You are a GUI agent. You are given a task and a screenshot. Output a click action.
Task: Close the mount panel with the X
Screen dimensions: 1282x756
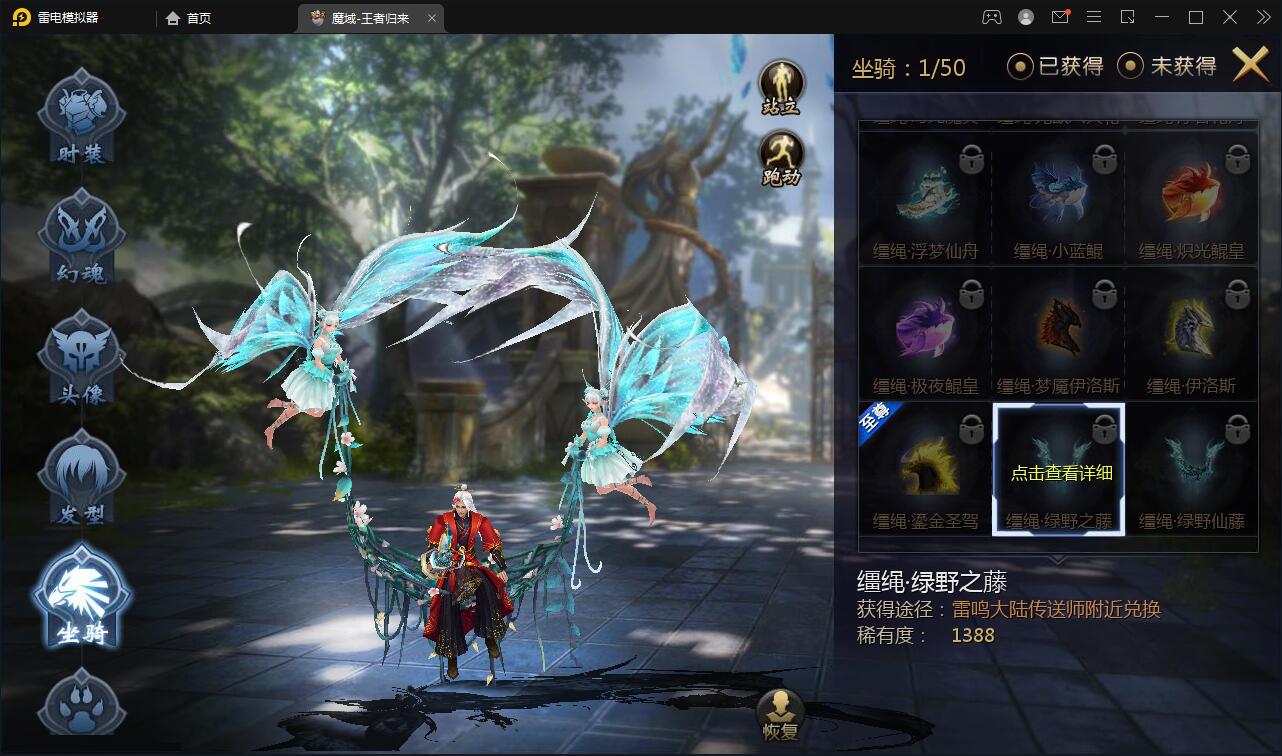(1250, 65)
